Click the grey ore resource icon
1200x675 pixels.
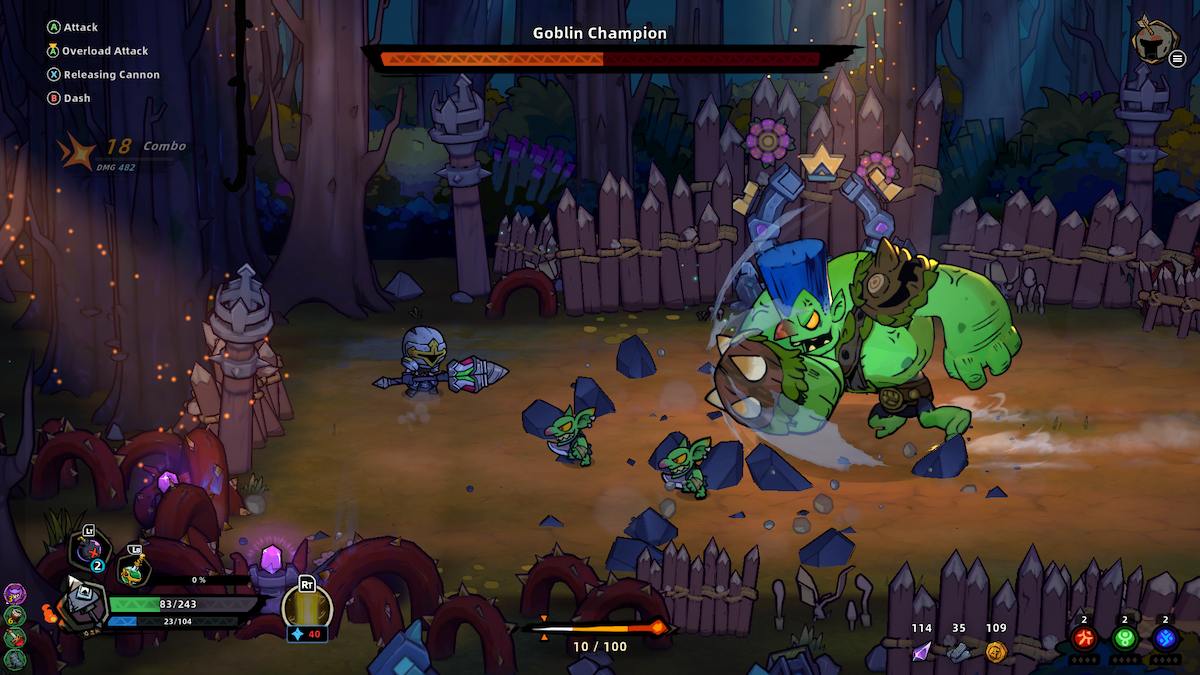[x=958, y=651]
